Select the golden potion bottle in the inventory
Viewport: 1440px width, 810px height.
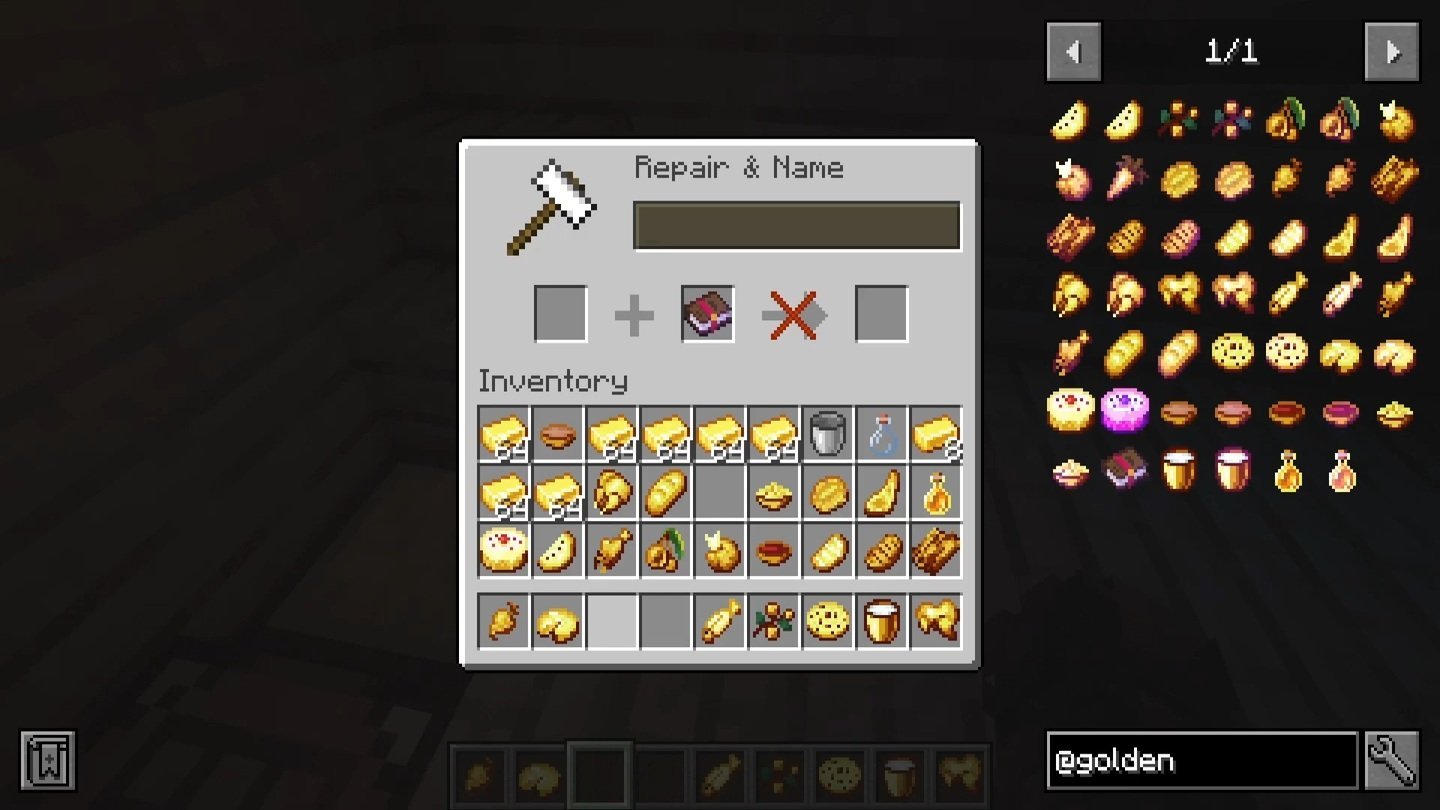tap(936, 493)
